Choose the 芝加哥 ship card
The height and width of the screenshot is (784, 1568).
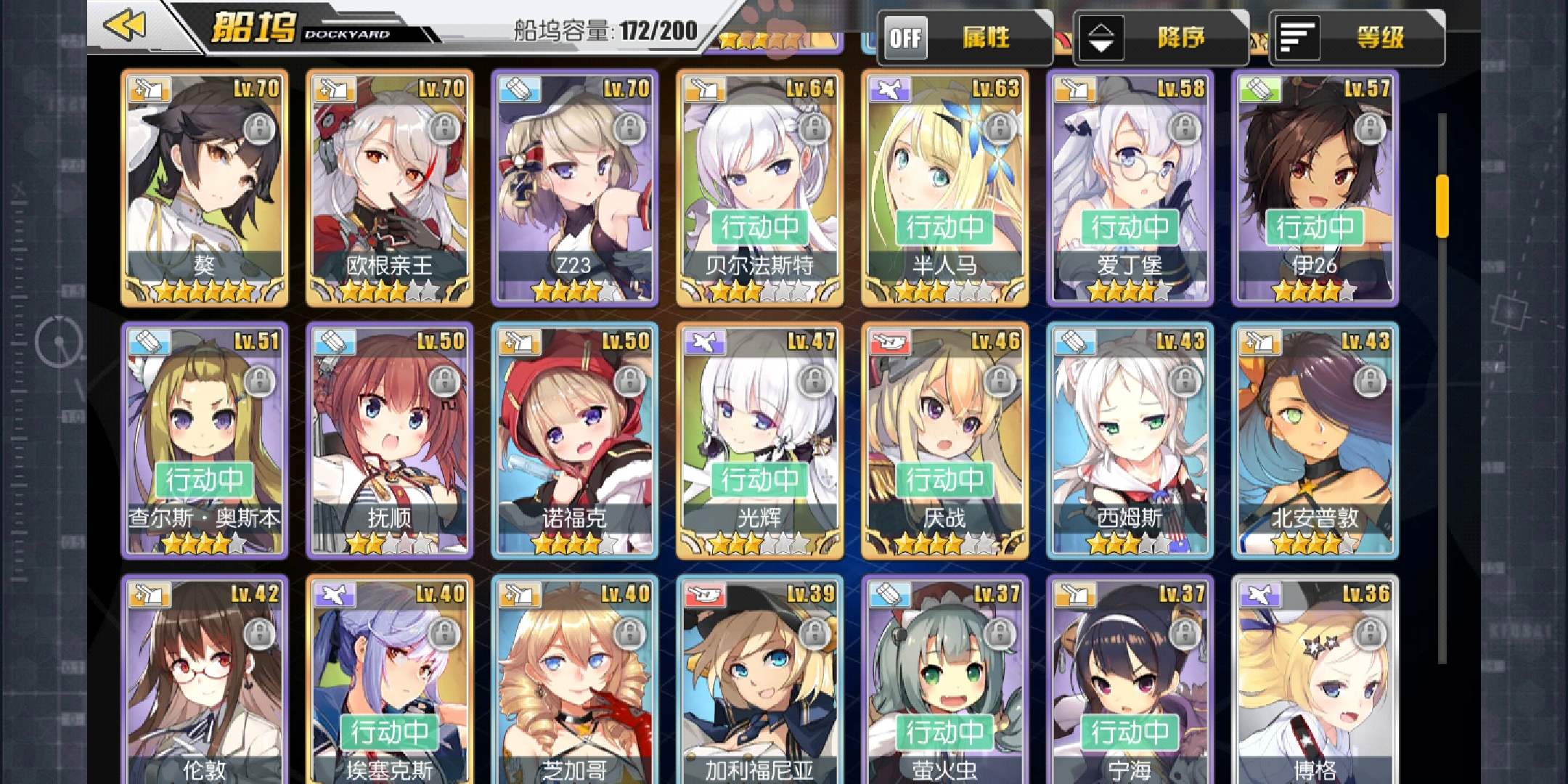(x=575, y=682)
